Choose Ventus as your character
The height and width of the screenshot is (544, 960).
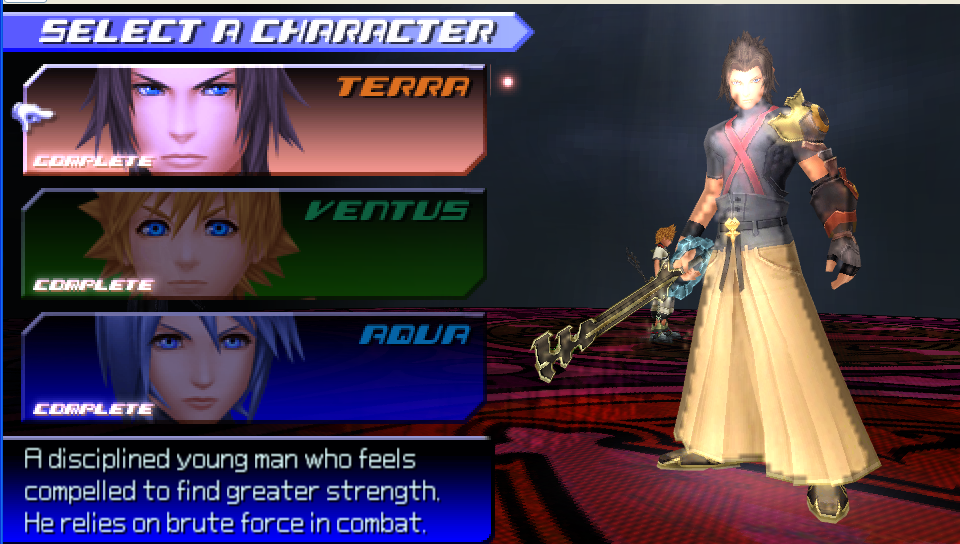click(255, 243)
